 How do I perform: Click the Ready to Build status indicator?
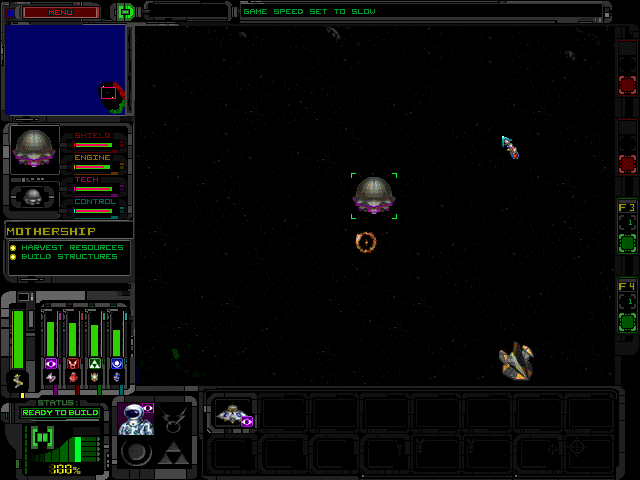pyautogui.click(x=60, y=412)
